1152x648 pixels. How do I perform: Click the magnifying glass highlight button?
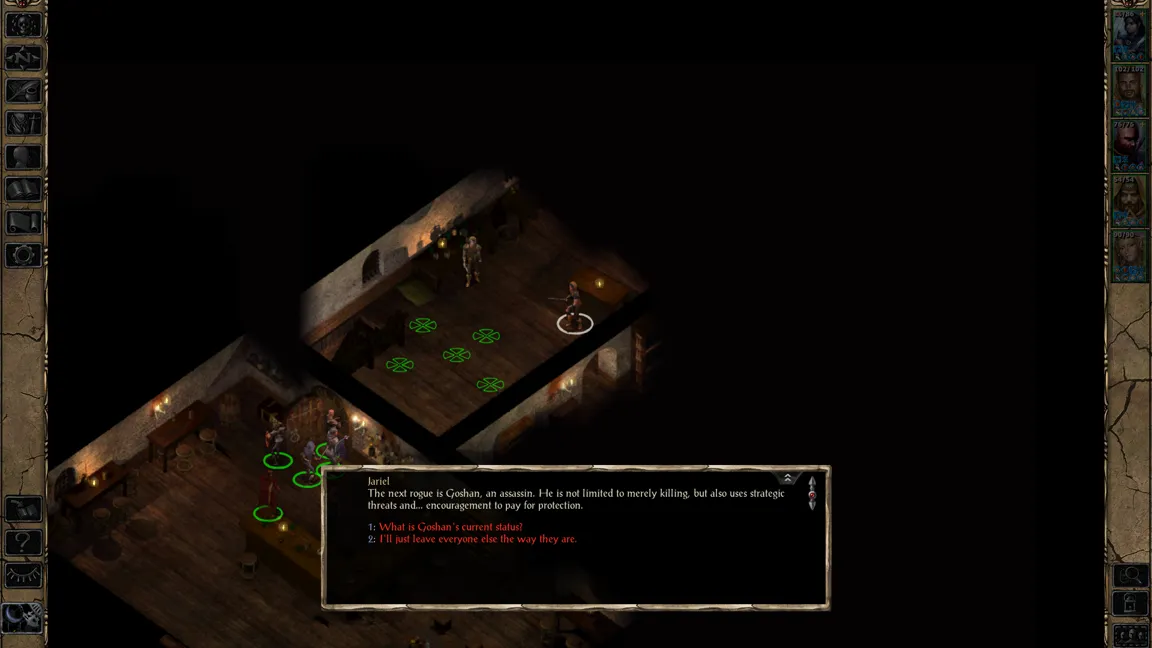tap(1131, 576)
